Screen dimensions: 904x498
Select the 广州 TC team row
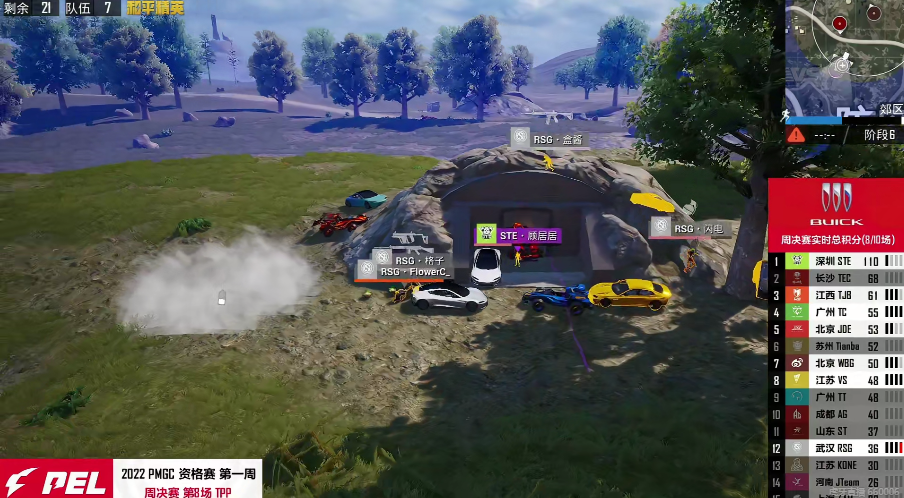click(x=836, y=312)
